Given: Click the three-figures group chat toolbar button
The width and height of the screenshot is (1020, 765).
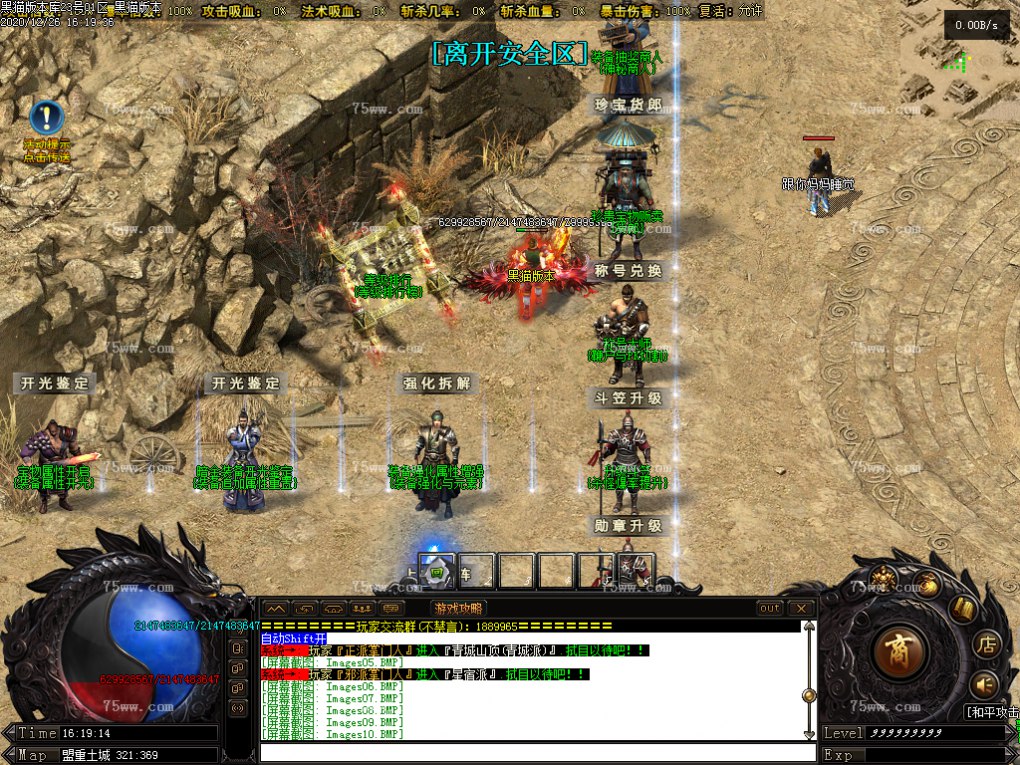Looking at the screenshot, I should pyautogui.click(x=362, y=608).
